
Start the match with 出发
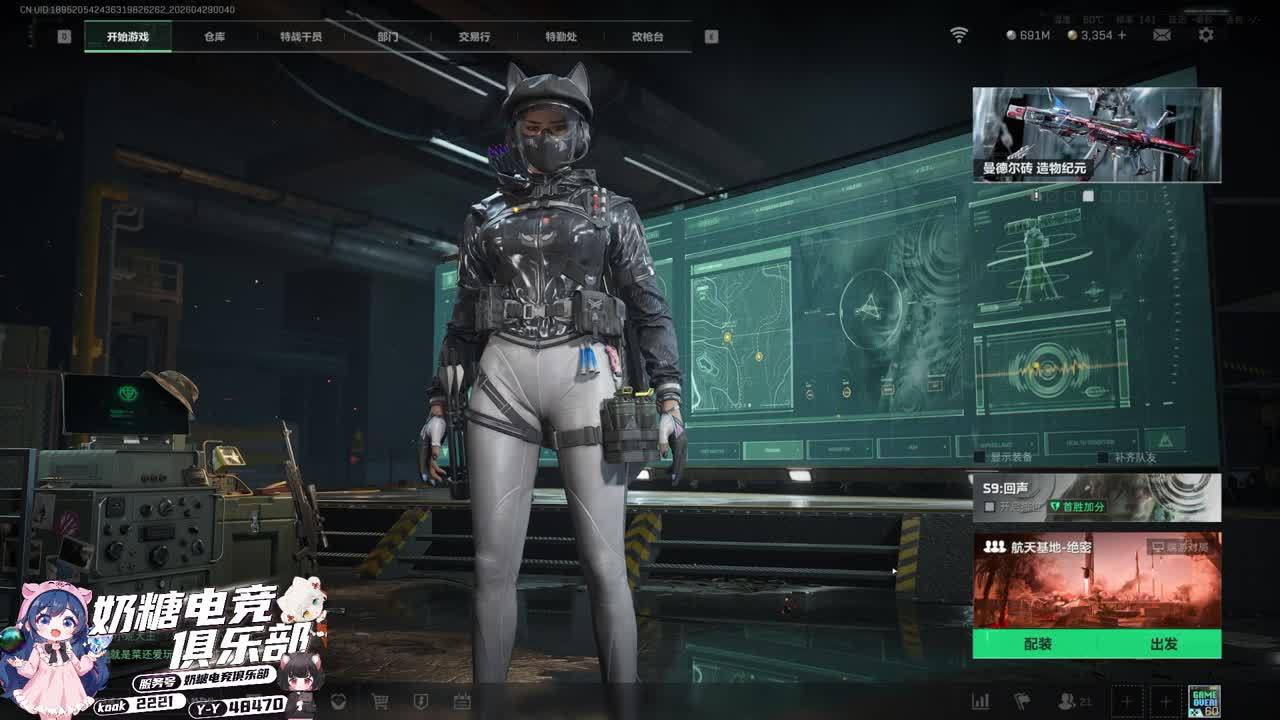click(1163, 644)
